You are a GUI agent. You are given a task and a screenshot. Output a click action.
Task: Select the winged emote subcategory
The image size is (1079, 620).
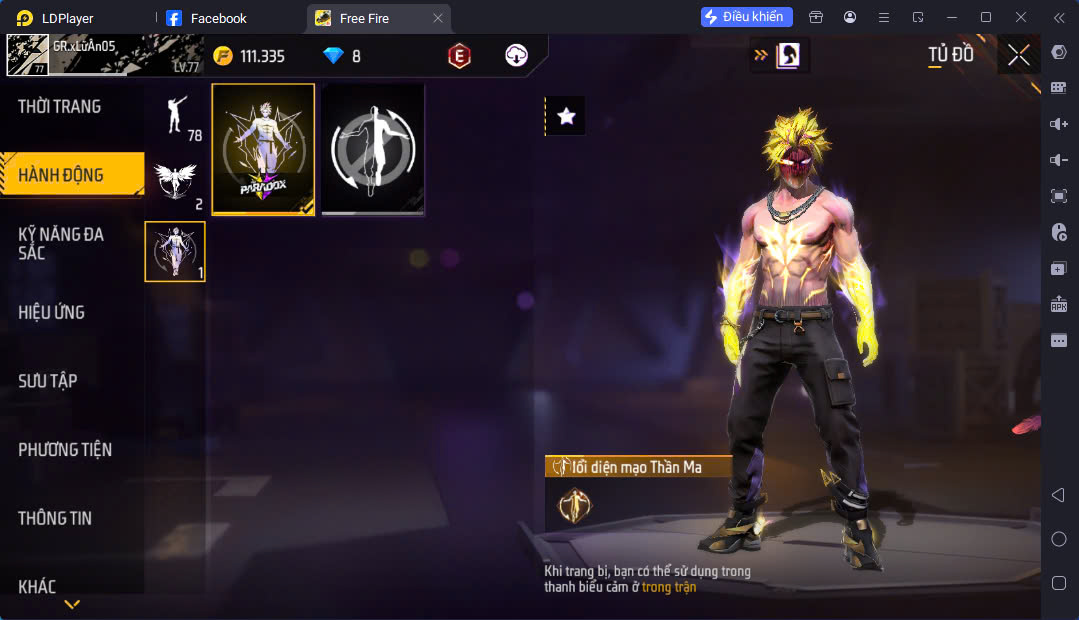click(x=175, y=183)
